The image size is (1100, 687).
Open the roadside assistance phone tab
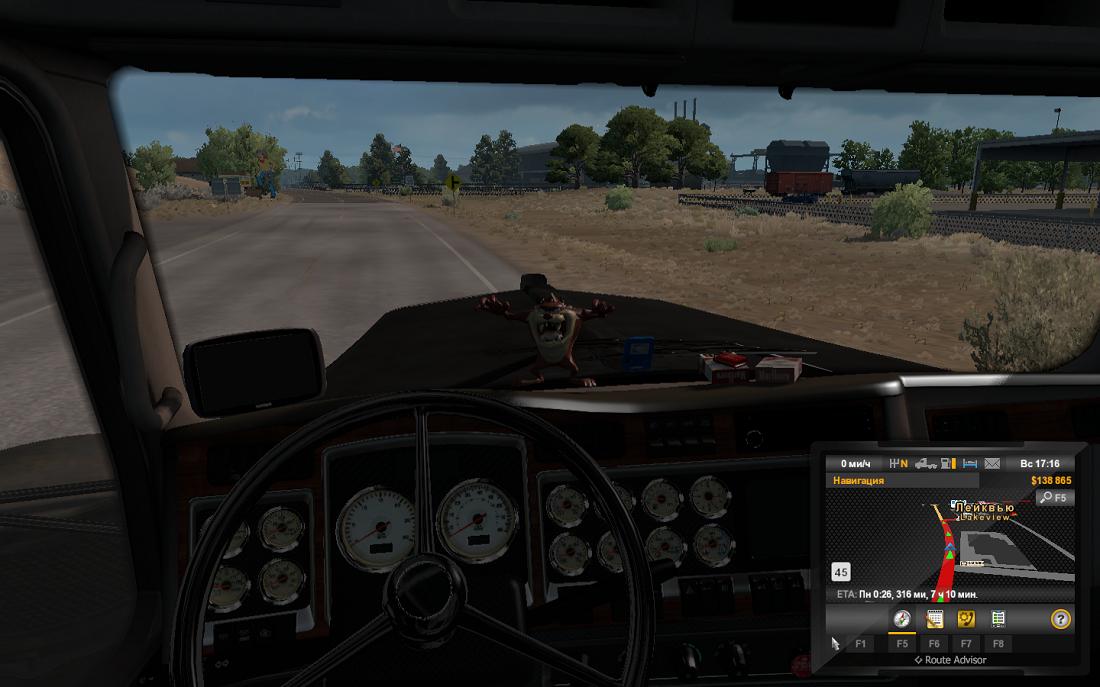pos(966,619)
